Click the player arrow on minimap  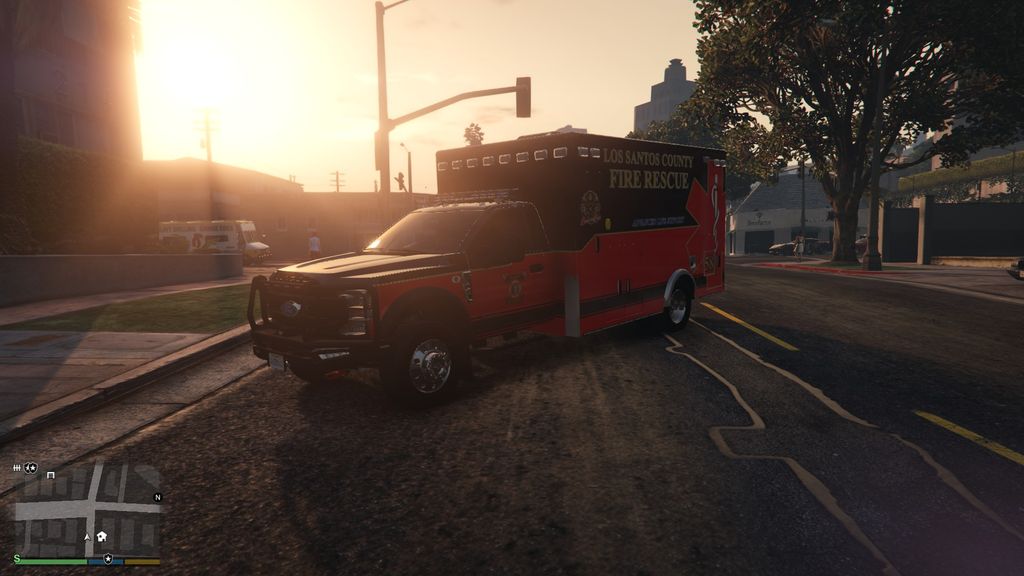tap(87, 537)
